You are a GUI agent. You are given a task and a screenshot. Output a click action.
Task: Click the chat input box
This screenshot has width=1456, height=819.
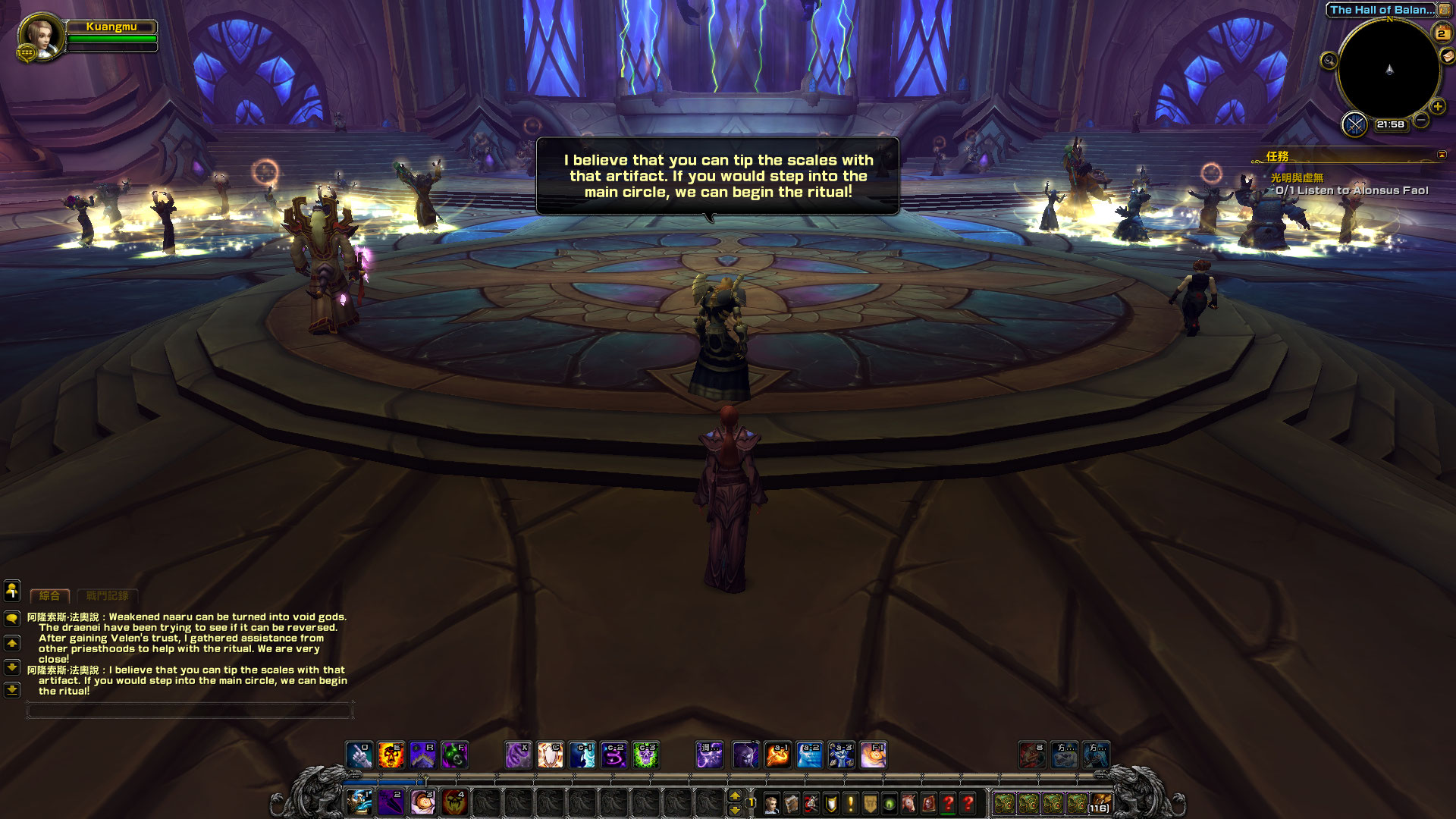point(190,711)
